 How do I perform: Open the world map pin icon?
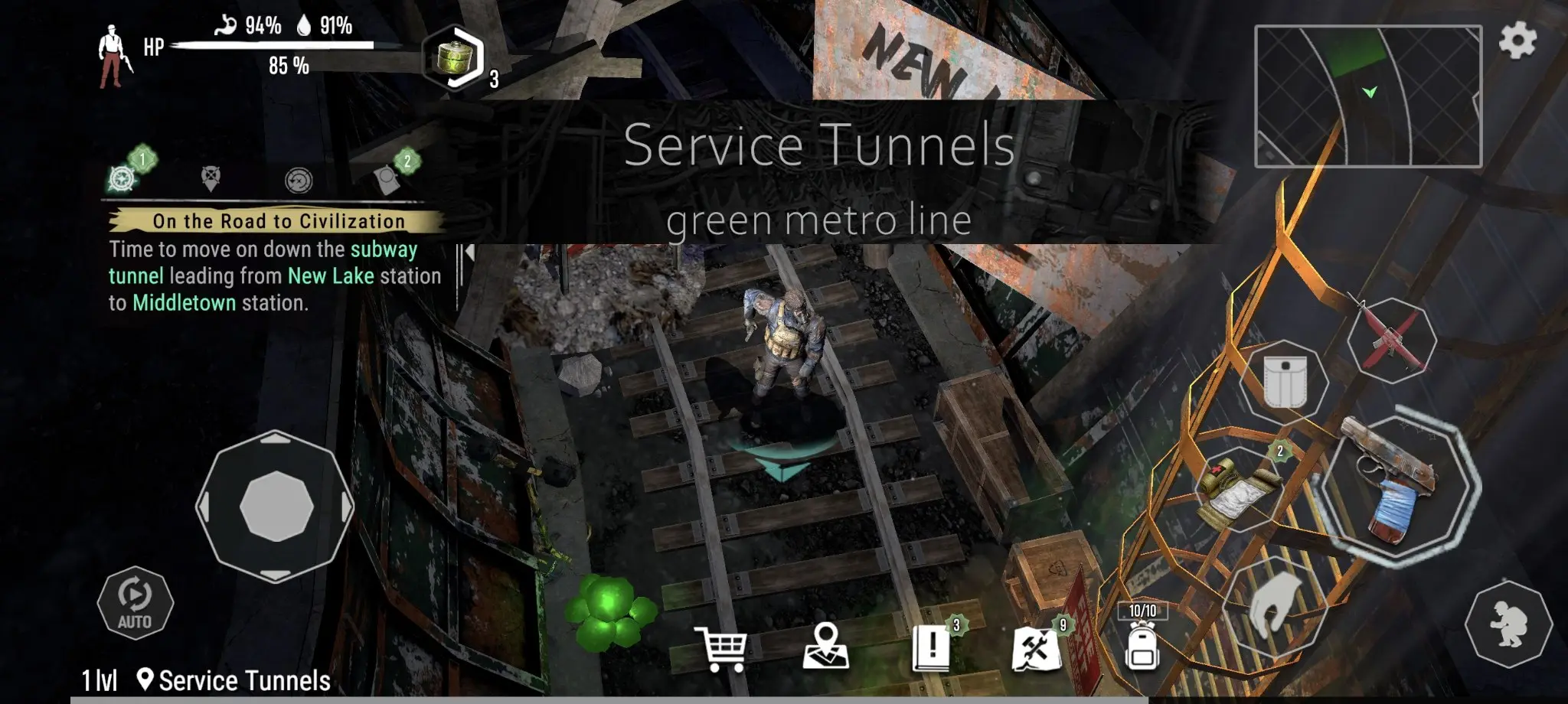(x=825, y=647)
